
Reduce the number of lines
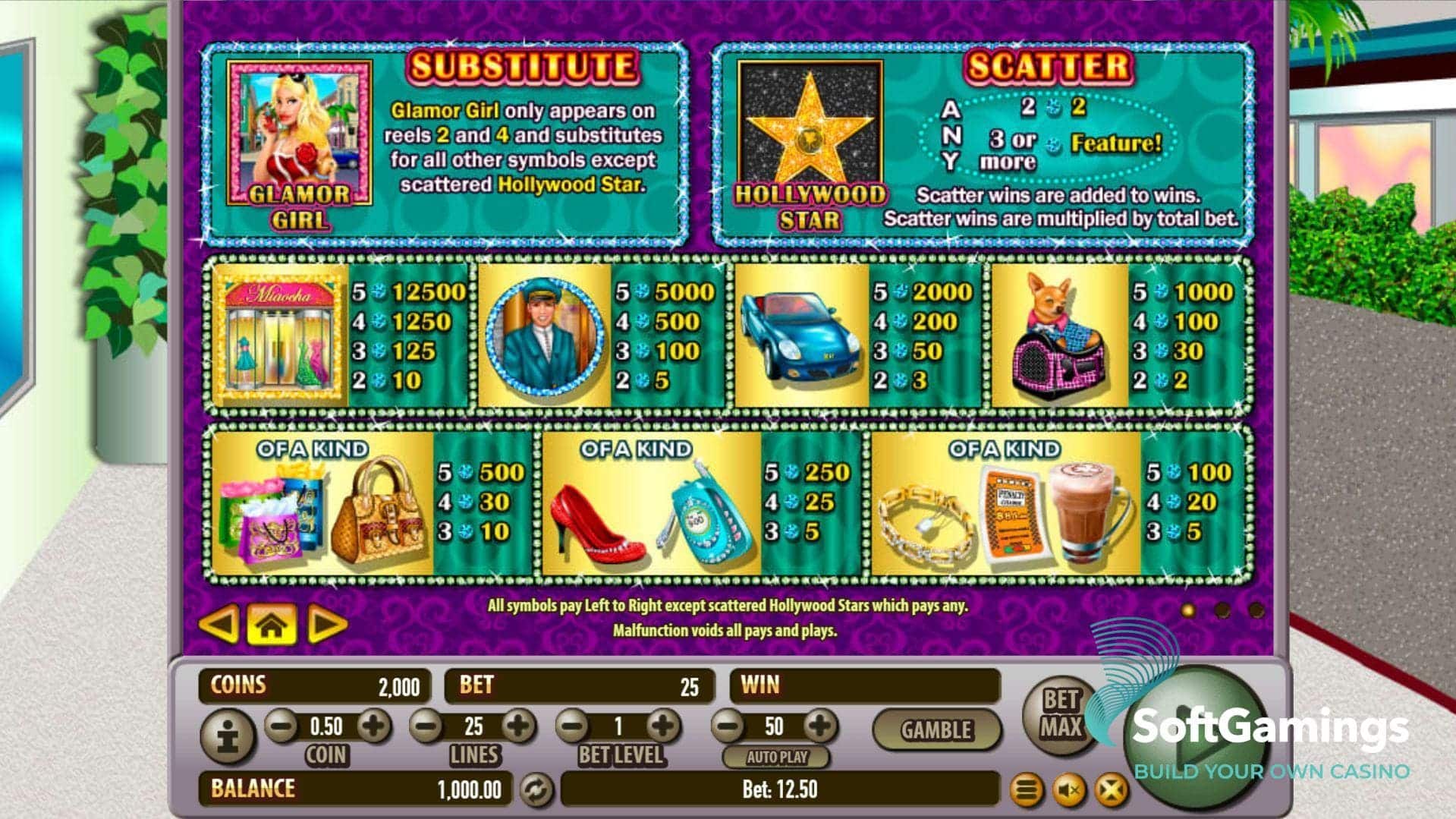click(x=426, y=726)
